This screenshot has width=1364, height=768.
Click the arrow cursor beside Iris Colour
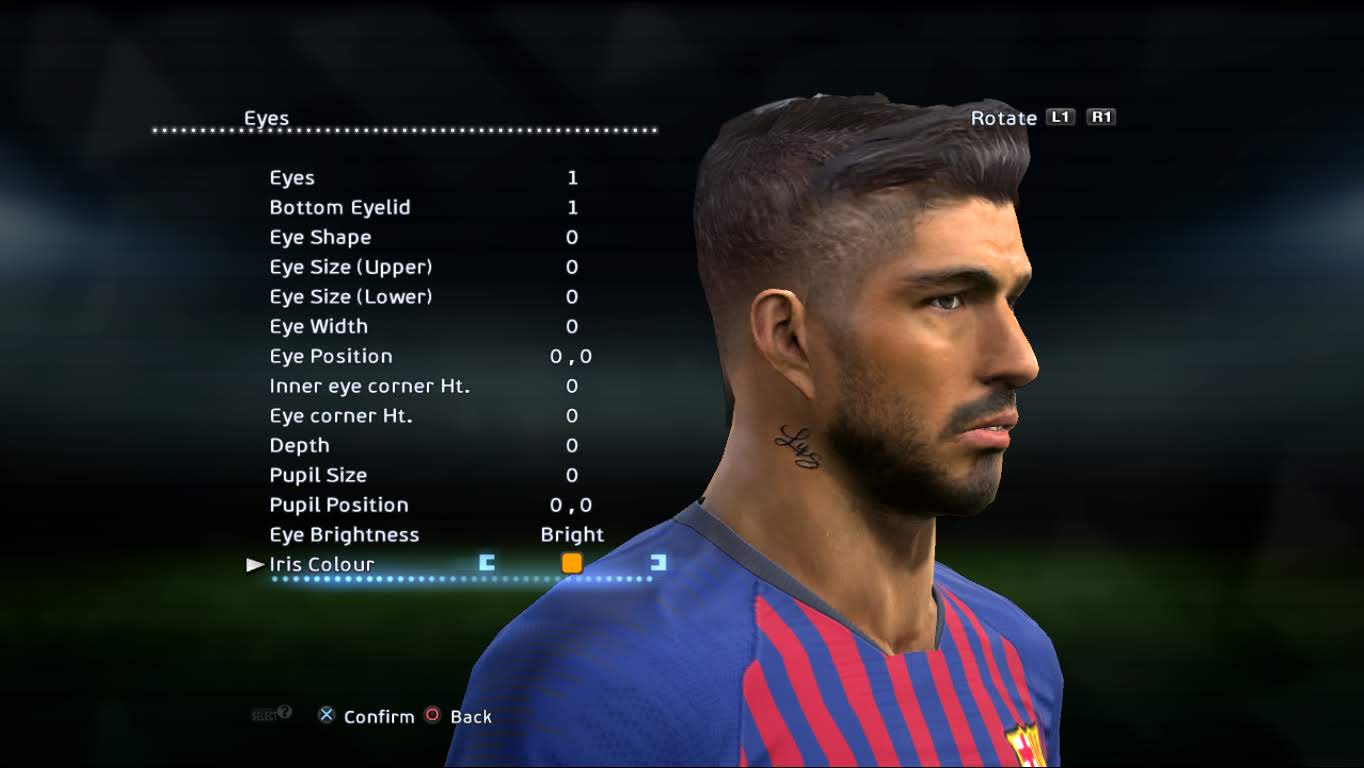coord(253,564)
